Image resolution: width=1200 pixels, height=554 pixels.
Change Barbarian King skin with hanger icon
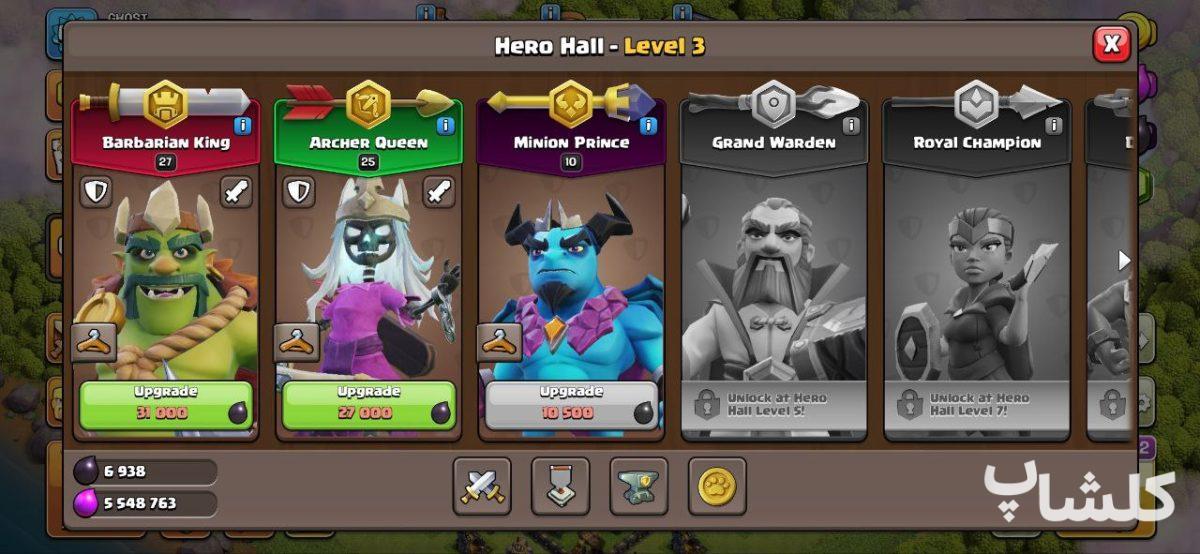94,342
